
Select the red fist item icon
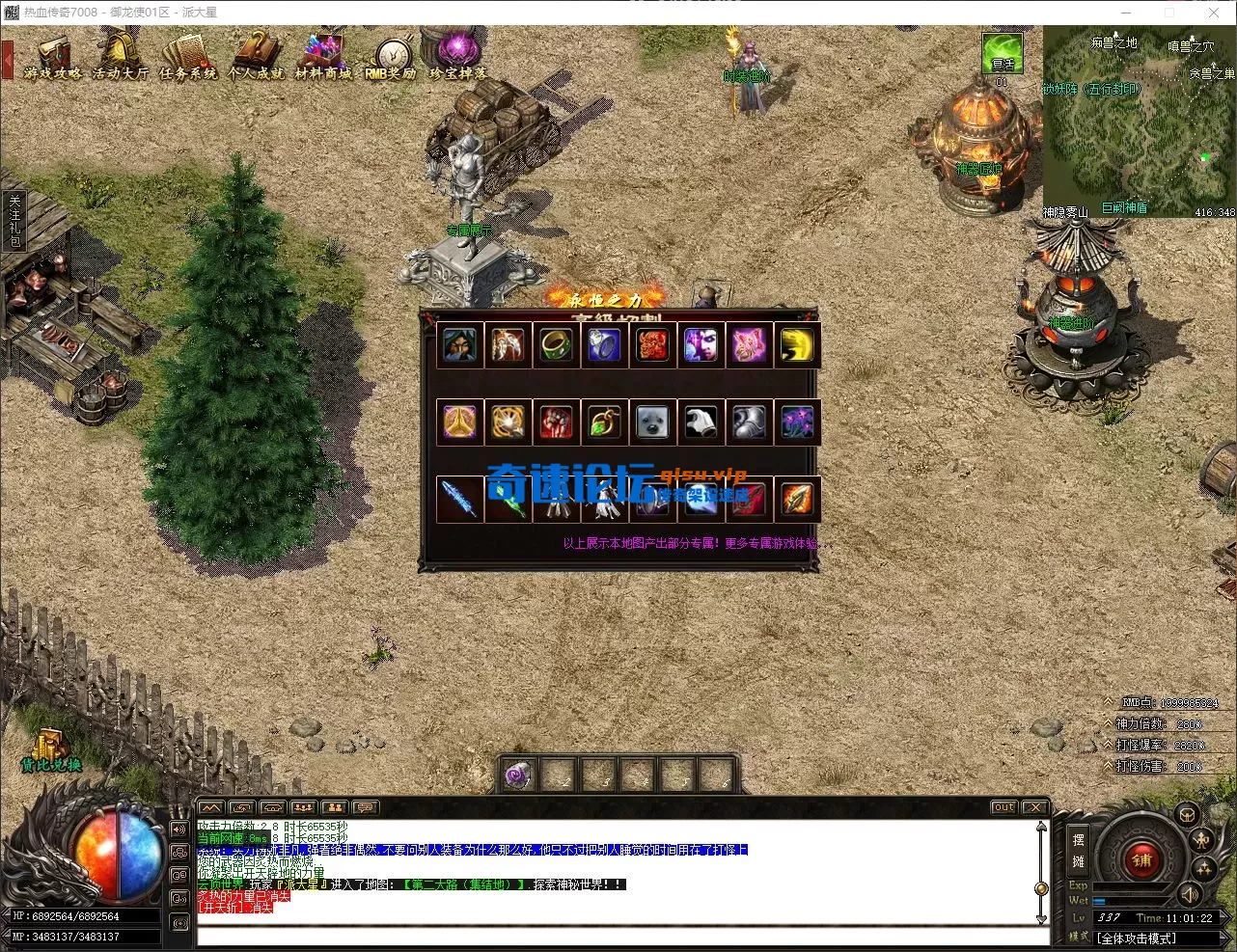[556, 422]
